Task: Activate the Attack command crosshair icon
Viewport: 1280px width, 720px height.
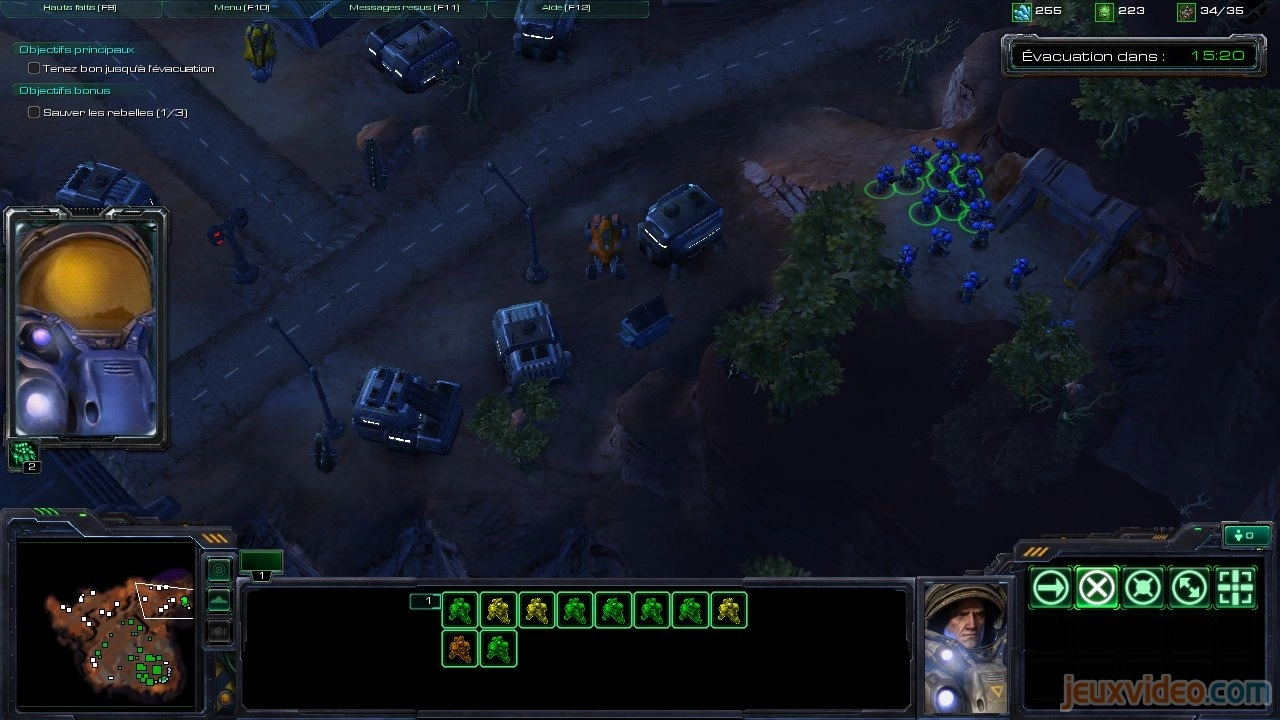Action: coord(1235,588)
